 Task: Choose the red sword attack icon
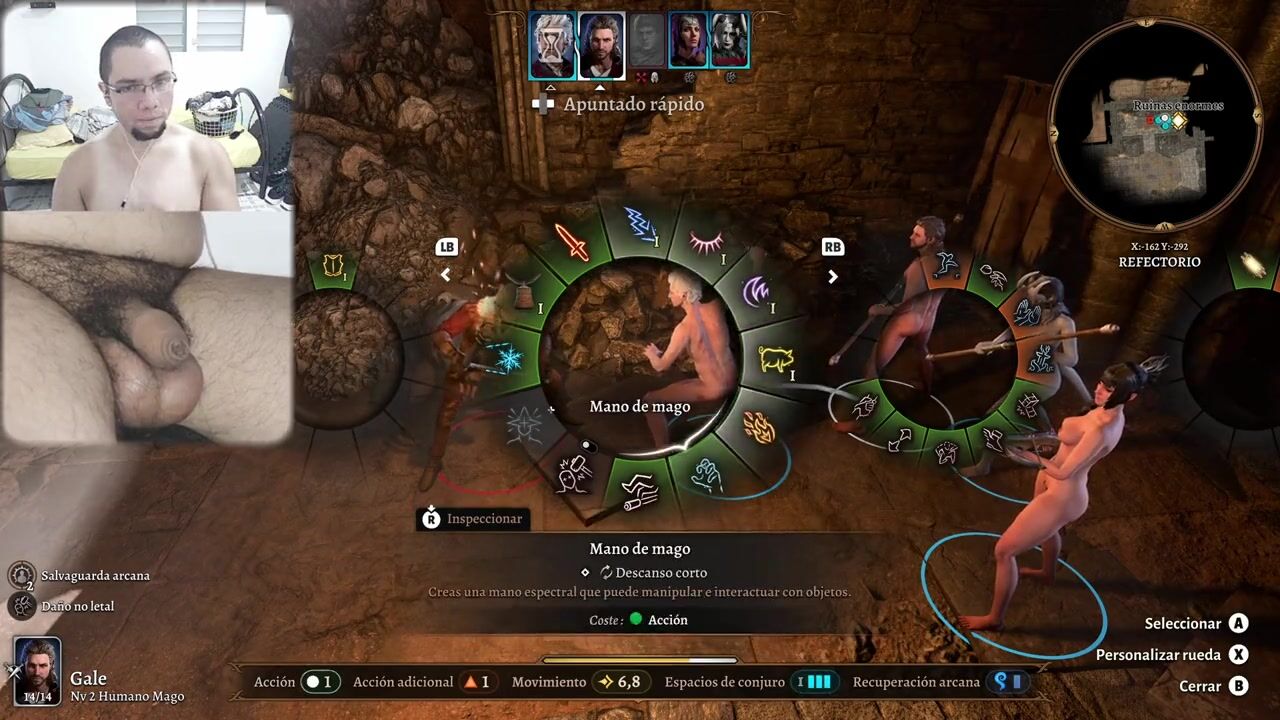click(x=572, y=242)
